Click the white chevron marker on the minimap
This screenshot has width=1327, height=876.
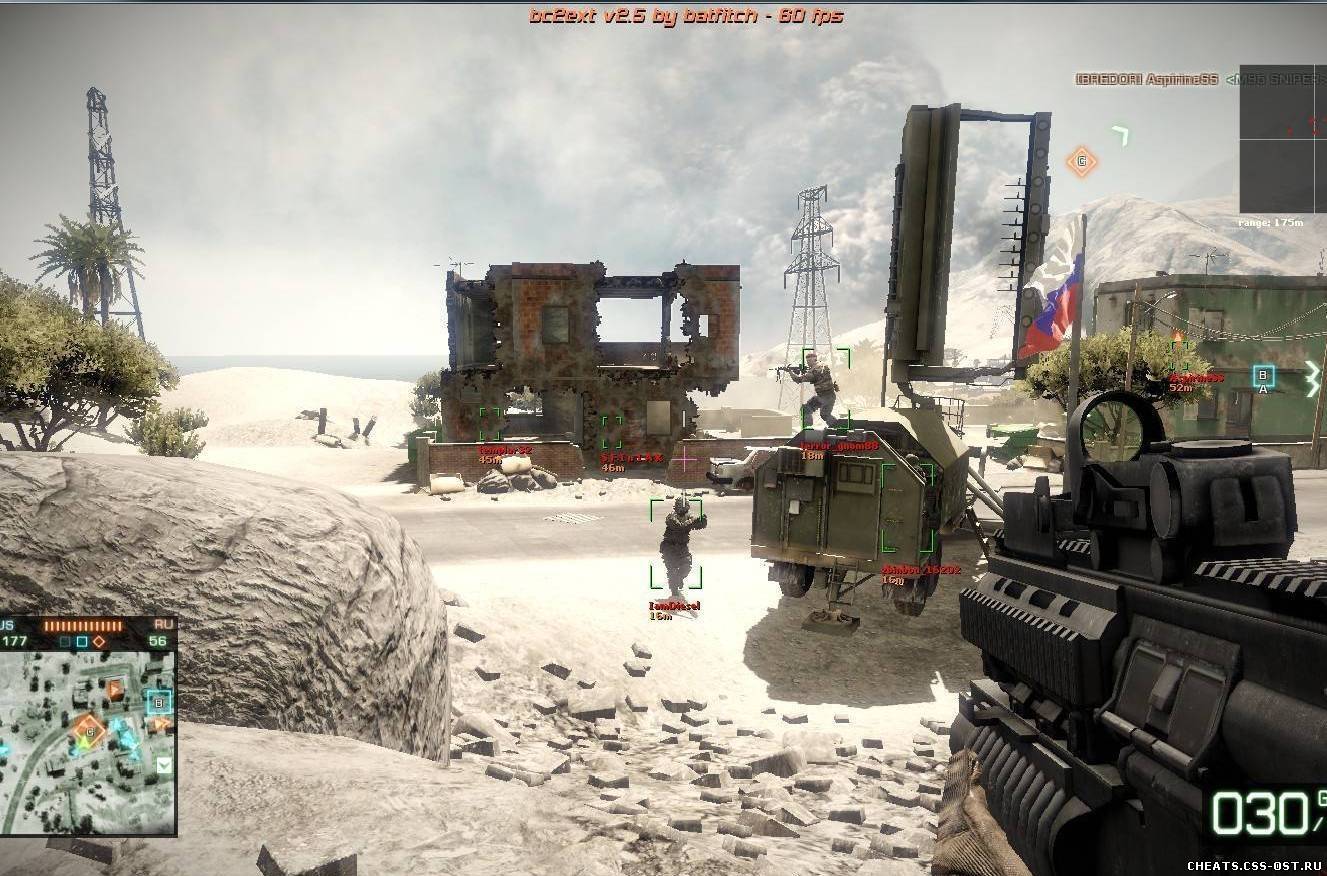point(164,765)
